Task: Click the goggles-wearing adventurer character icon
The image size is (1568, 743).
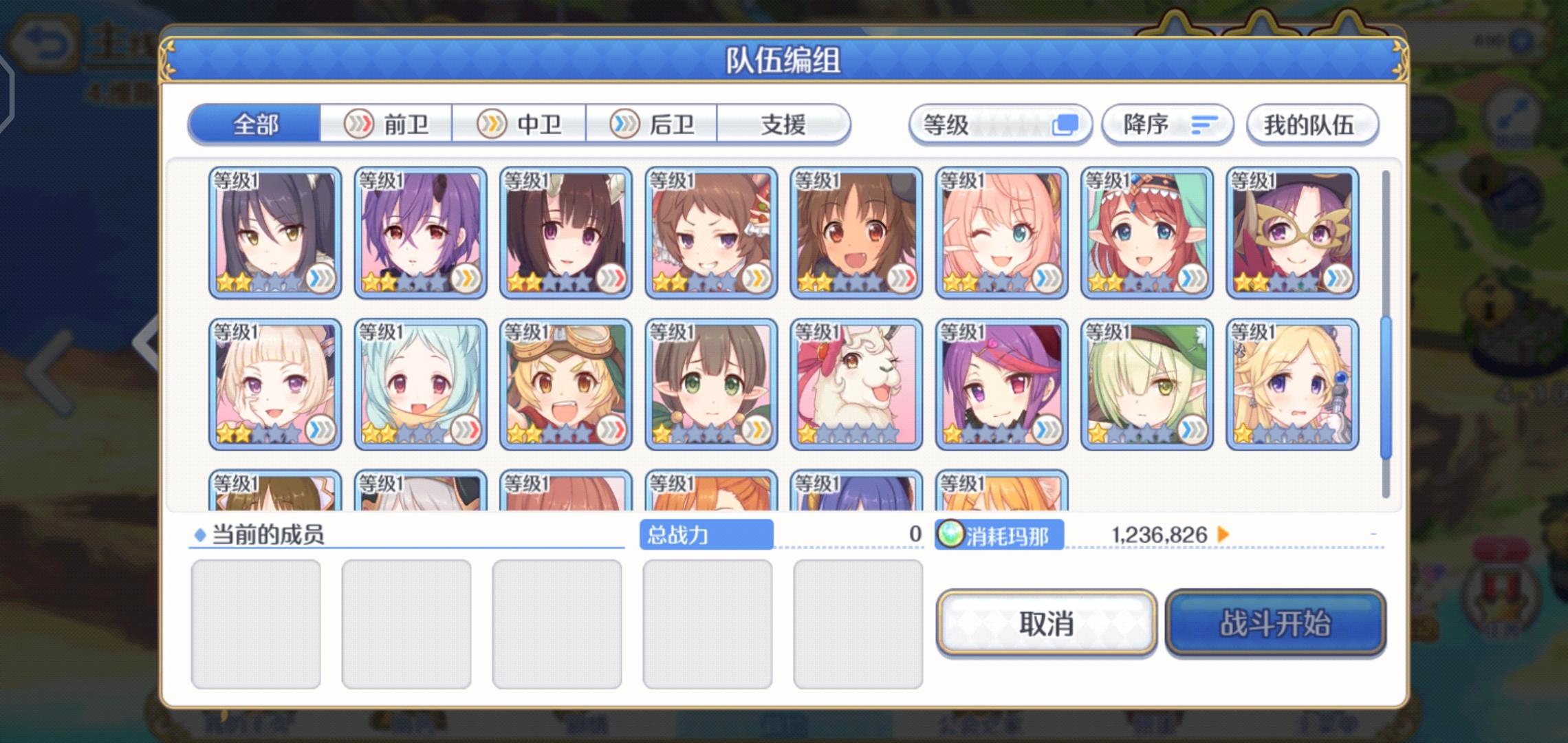Action: tap(565, 382)
